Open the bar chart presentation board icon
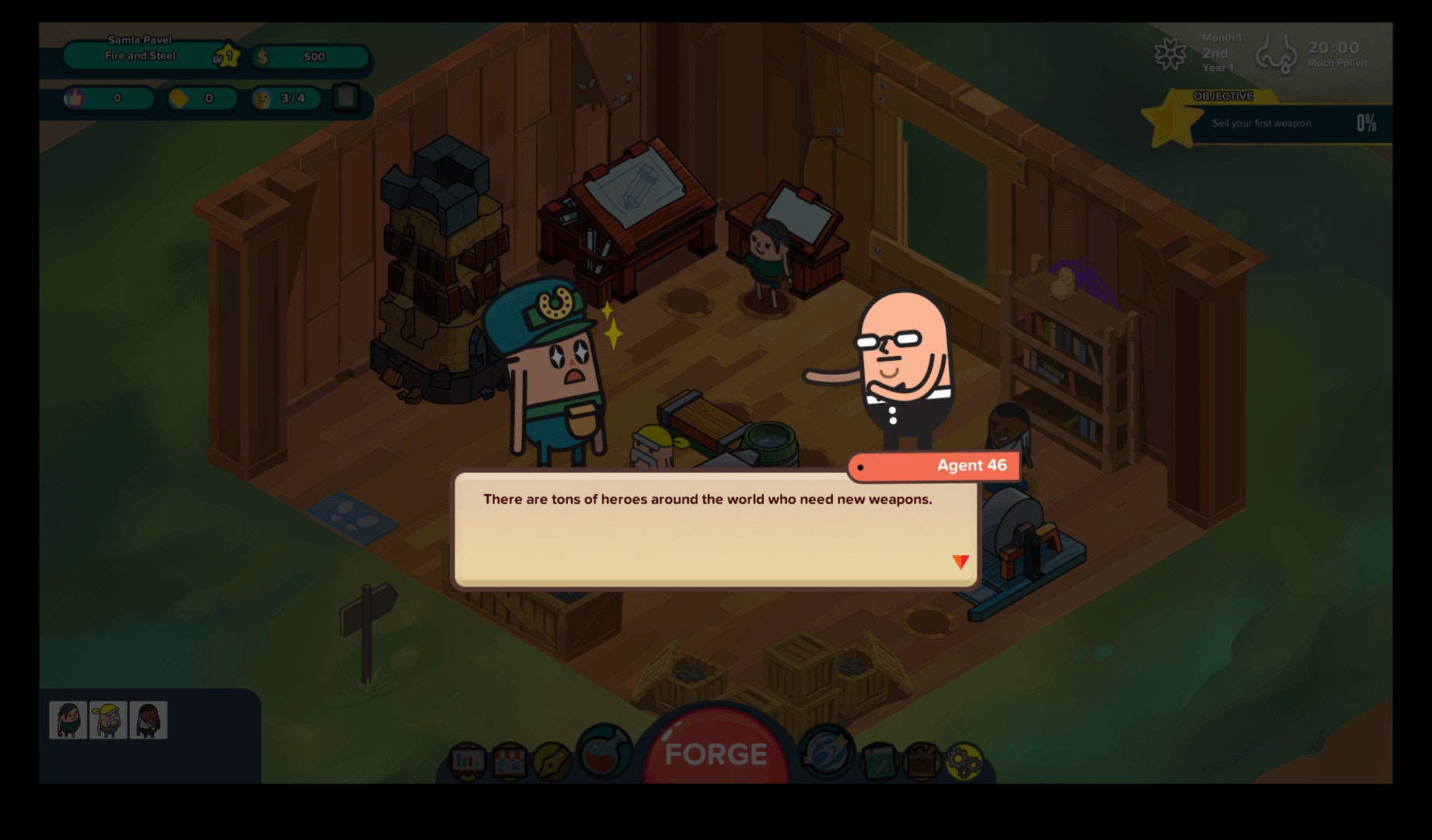This screenshot has width=1432, height=840. [467, 761]
